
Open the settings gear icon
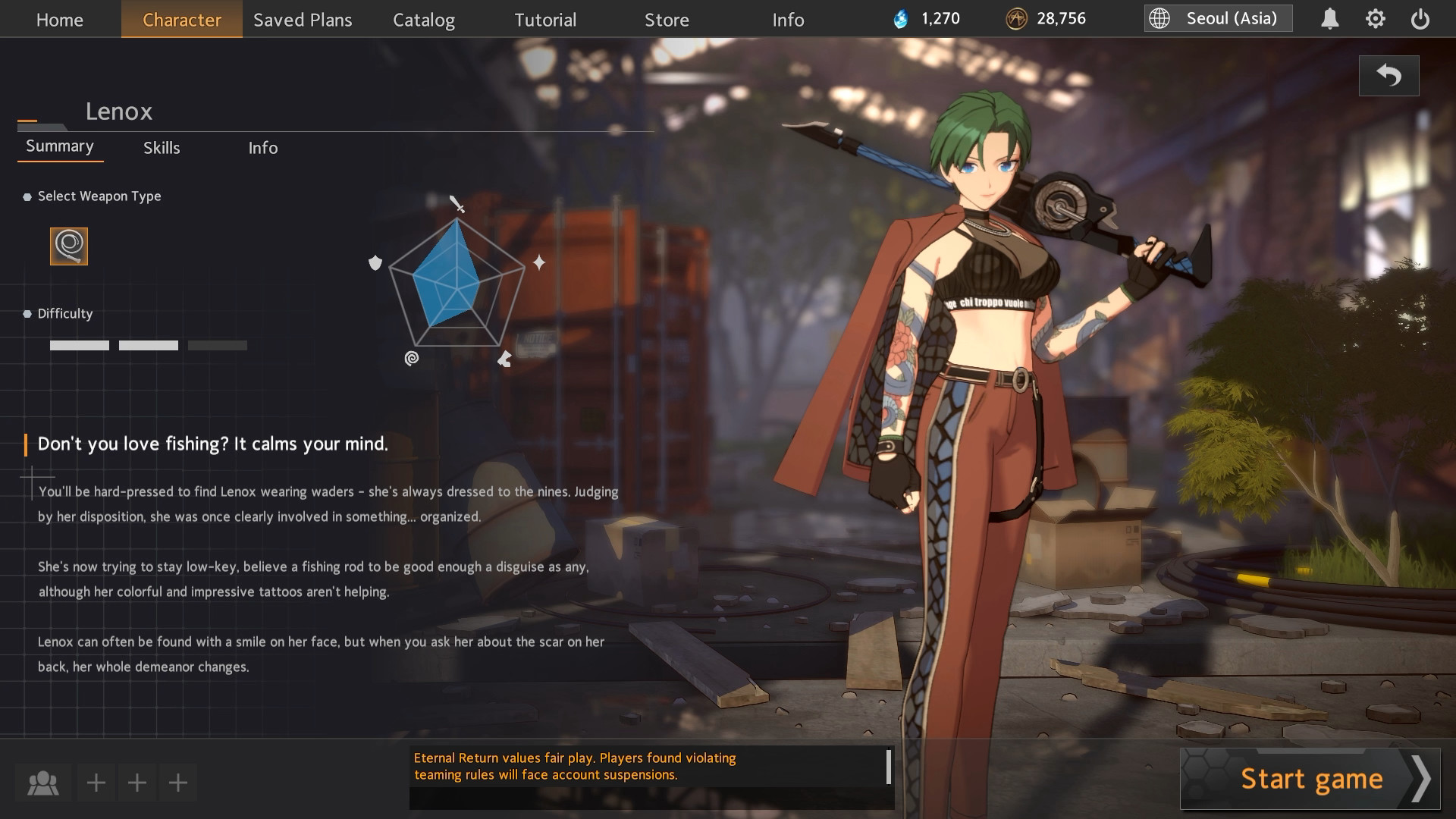[1376, 18]
